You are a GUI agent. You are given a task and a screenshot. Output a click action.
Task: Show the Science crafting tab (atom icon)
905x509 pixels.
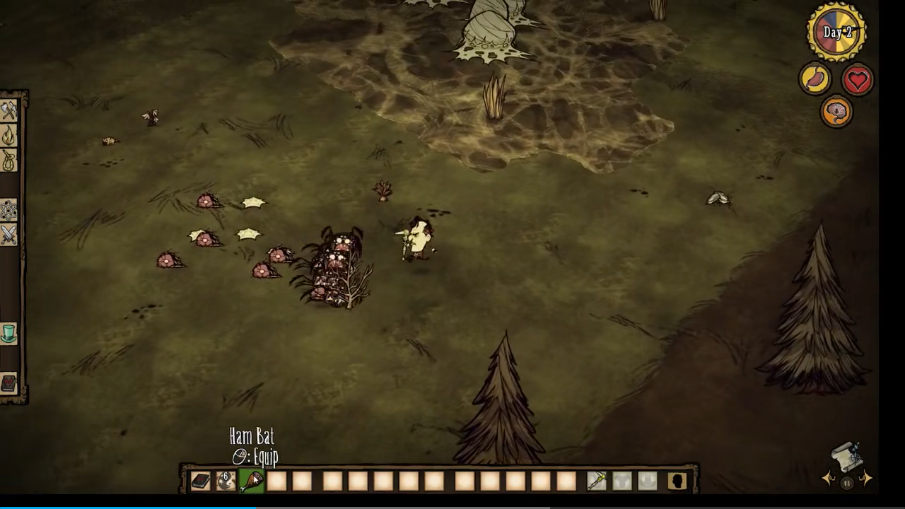pyautogui.click(x=9, y=210)
